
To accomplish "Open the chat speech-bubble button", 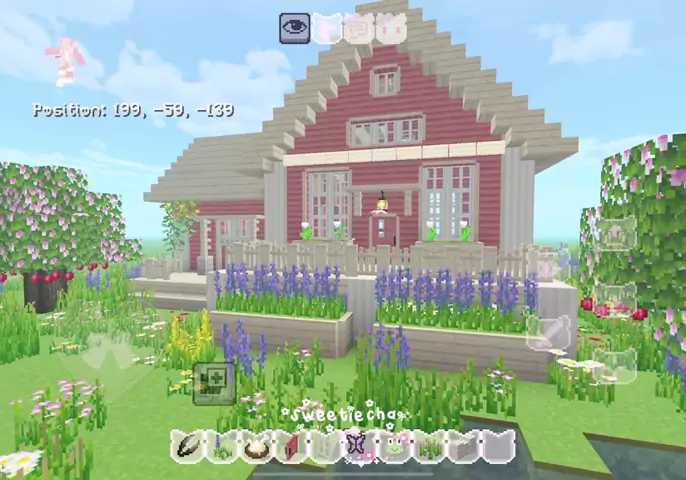I will [x=357, y=29].
